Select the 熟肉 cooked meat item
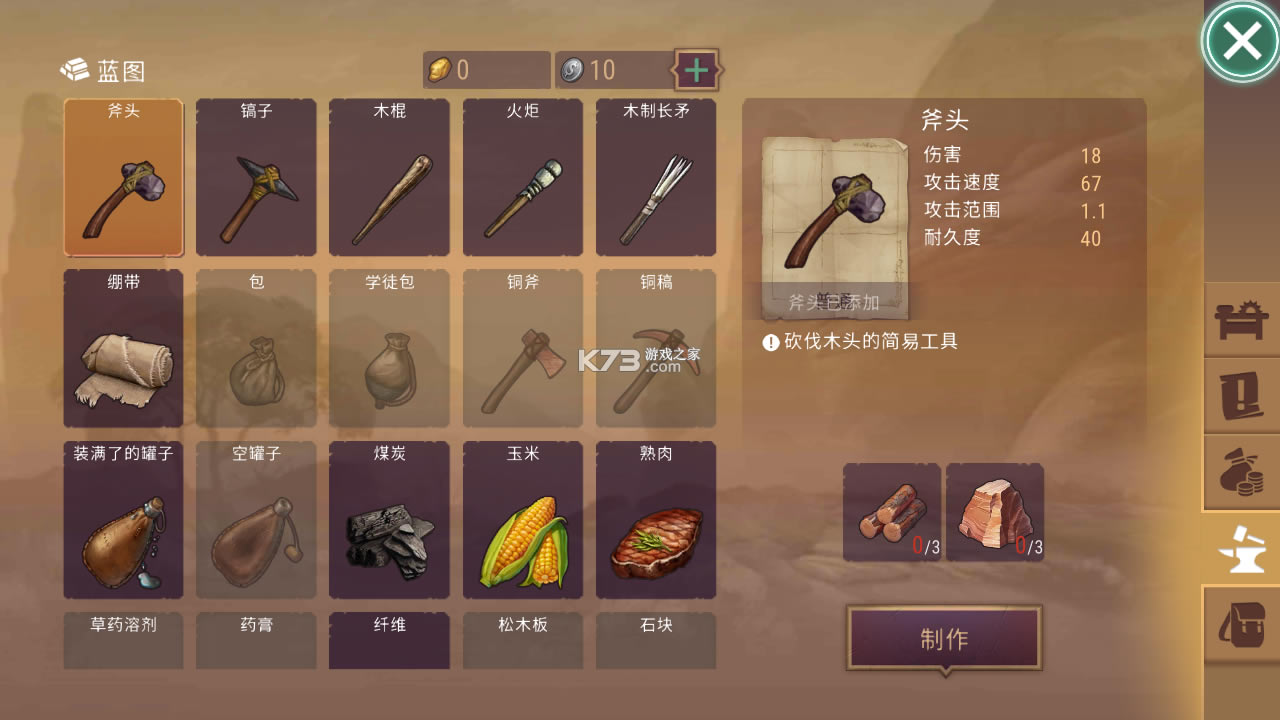1280x720 pixels. (656, 519)
